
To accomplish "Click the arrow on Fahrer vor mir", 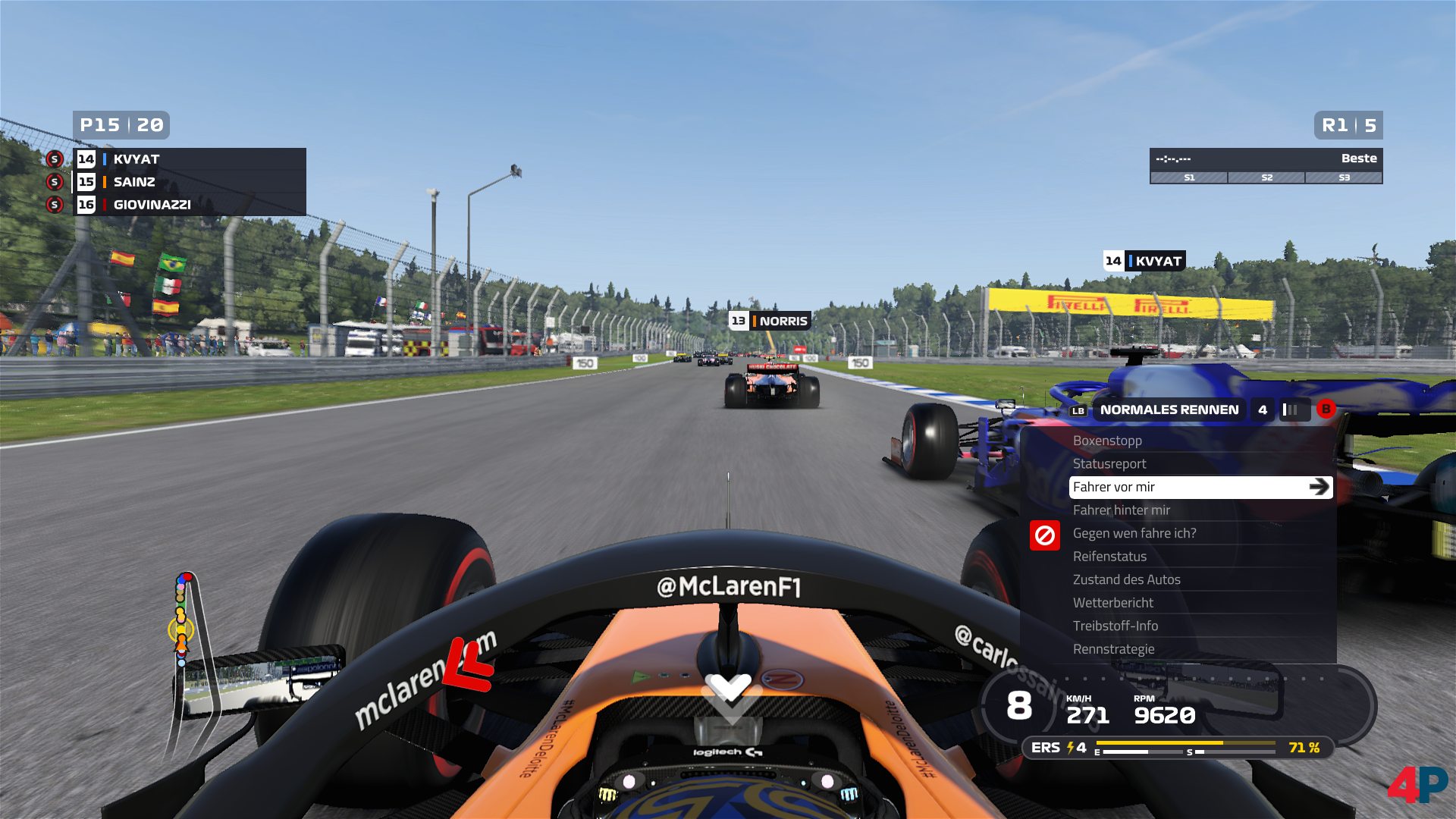I will 1319,487.
